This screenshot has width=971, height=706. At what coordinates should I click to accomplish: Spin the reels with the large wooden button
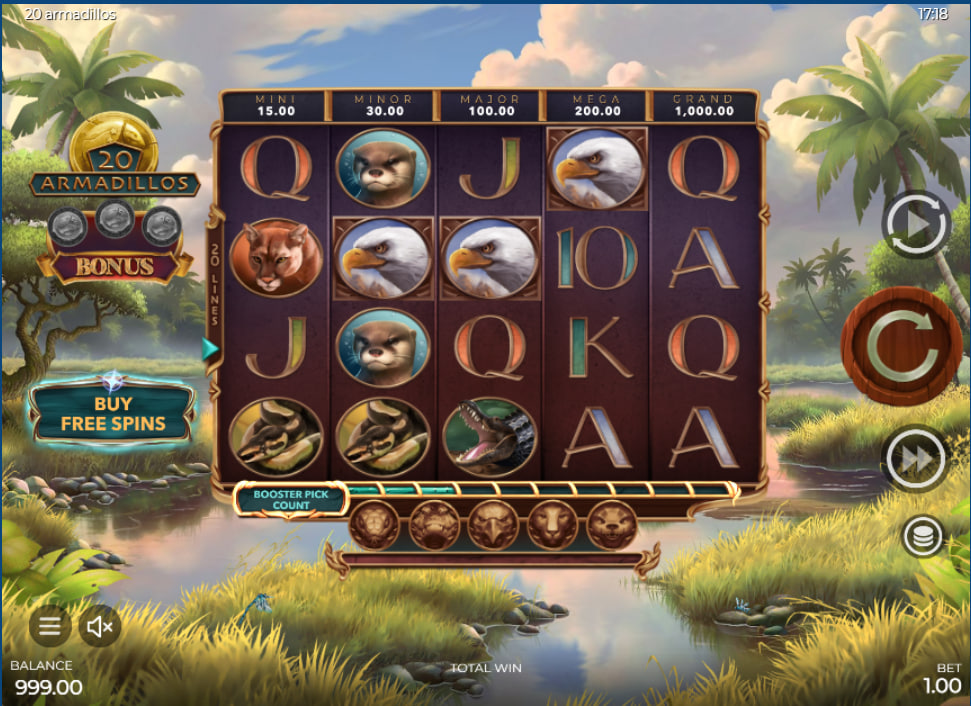click(x=901, y=347)
